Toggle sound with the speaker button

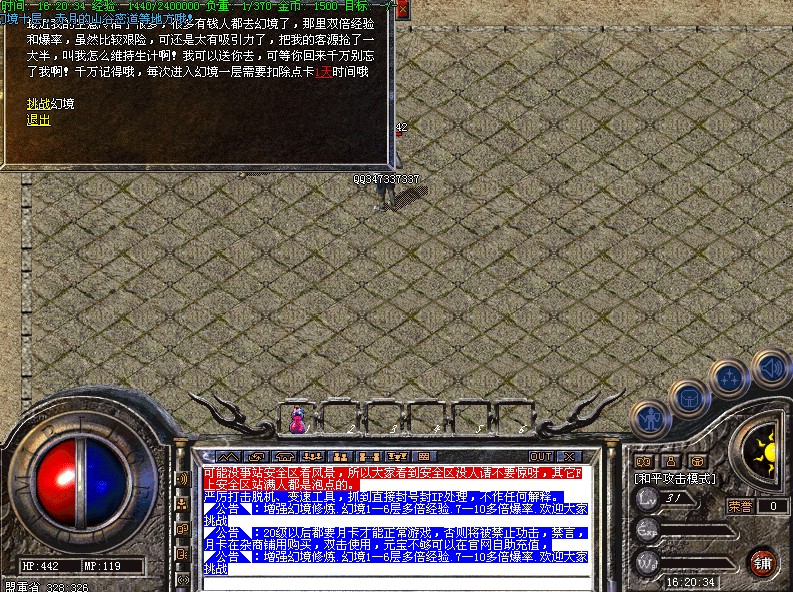pyautogui.click(x=771, y=368)
